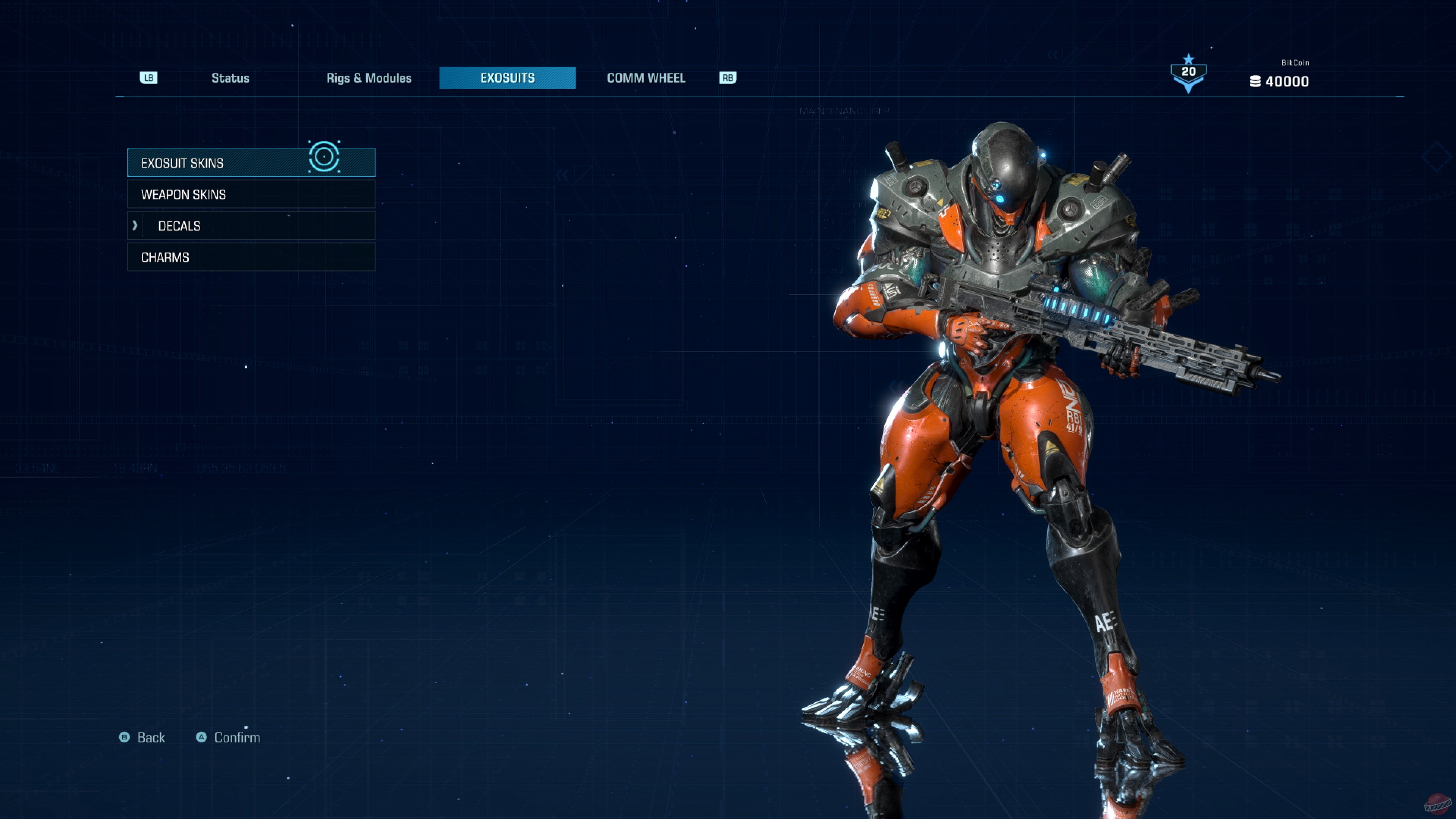The image size is (1456, 819).
Task: Choose the Weapon Skins option
Action: click(x=251, y=195)
